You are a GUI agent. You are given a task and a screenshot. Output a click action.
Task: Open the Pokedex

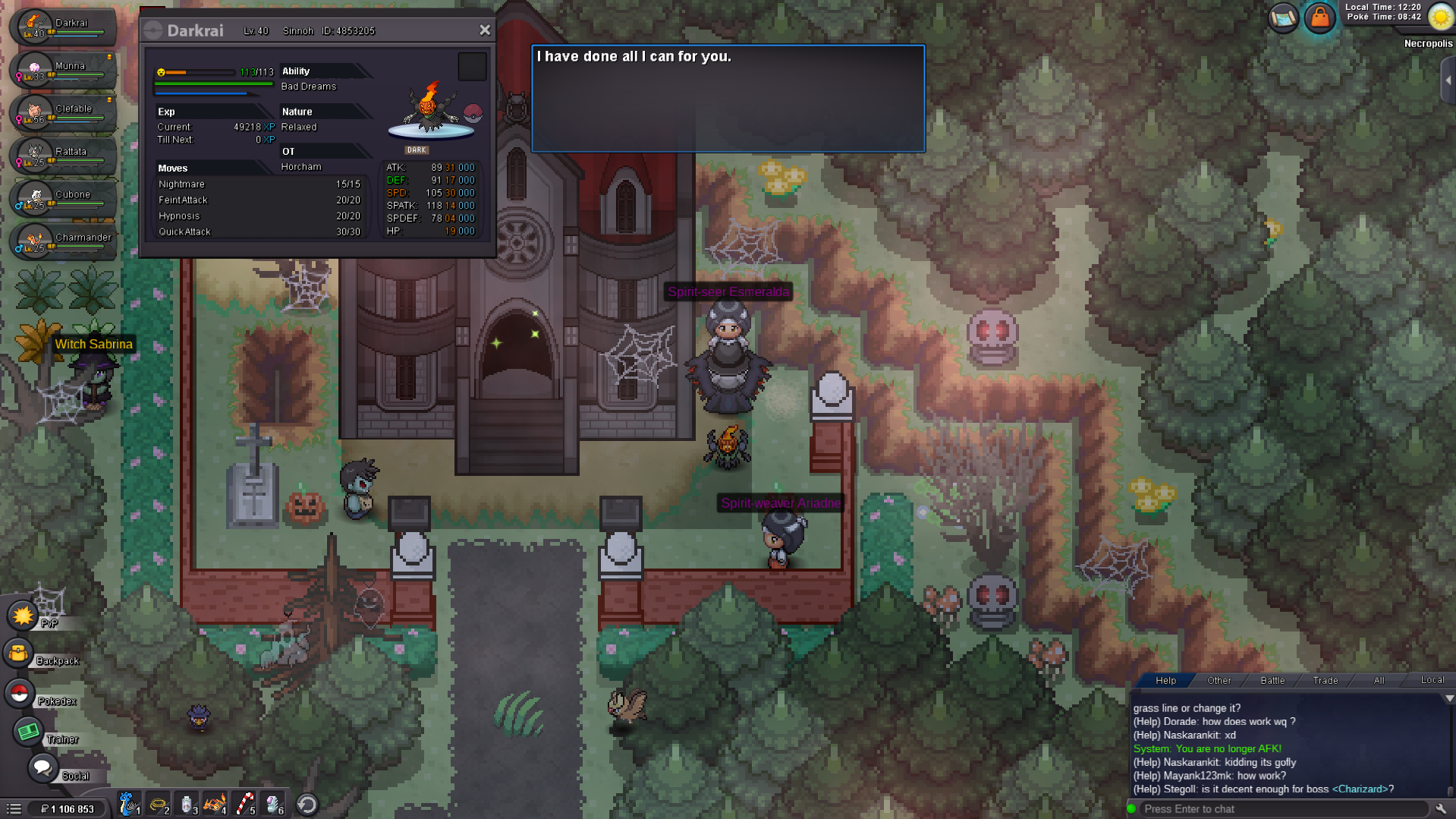tap(19, 693)
